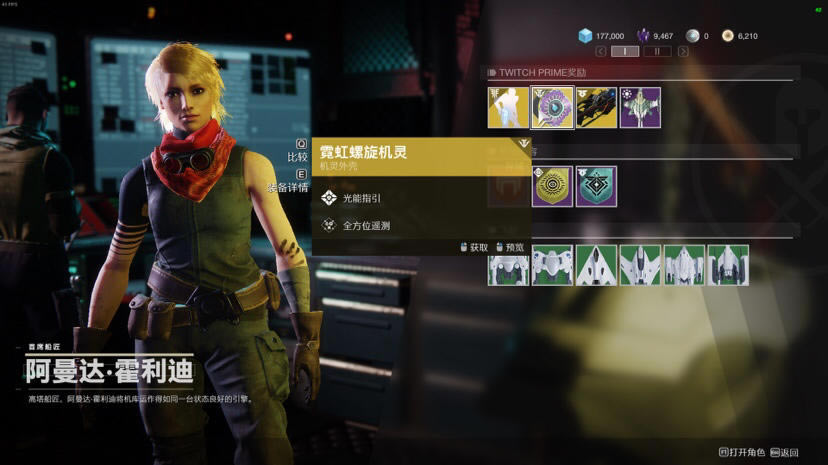Image resolution: width=828 pixels, height=465 pixels.
Task: Select the yellow emote item with dancing figure
Action: 508,108
